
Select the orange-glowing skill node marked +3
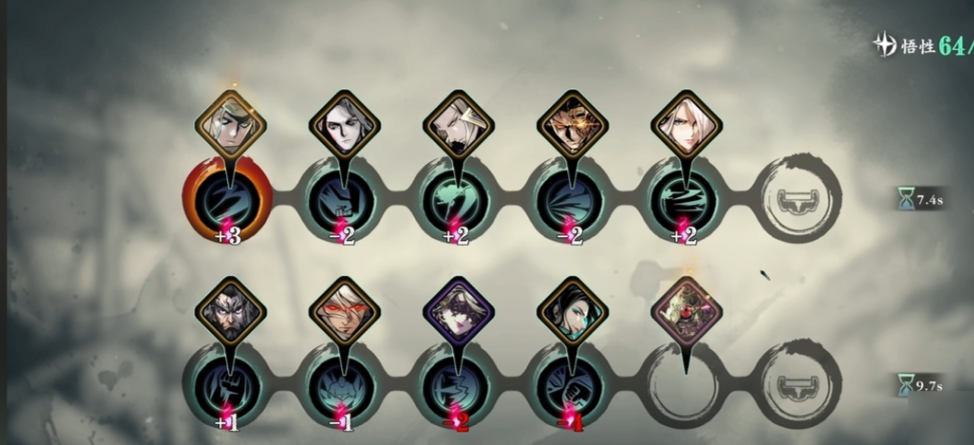pos(228,199)
